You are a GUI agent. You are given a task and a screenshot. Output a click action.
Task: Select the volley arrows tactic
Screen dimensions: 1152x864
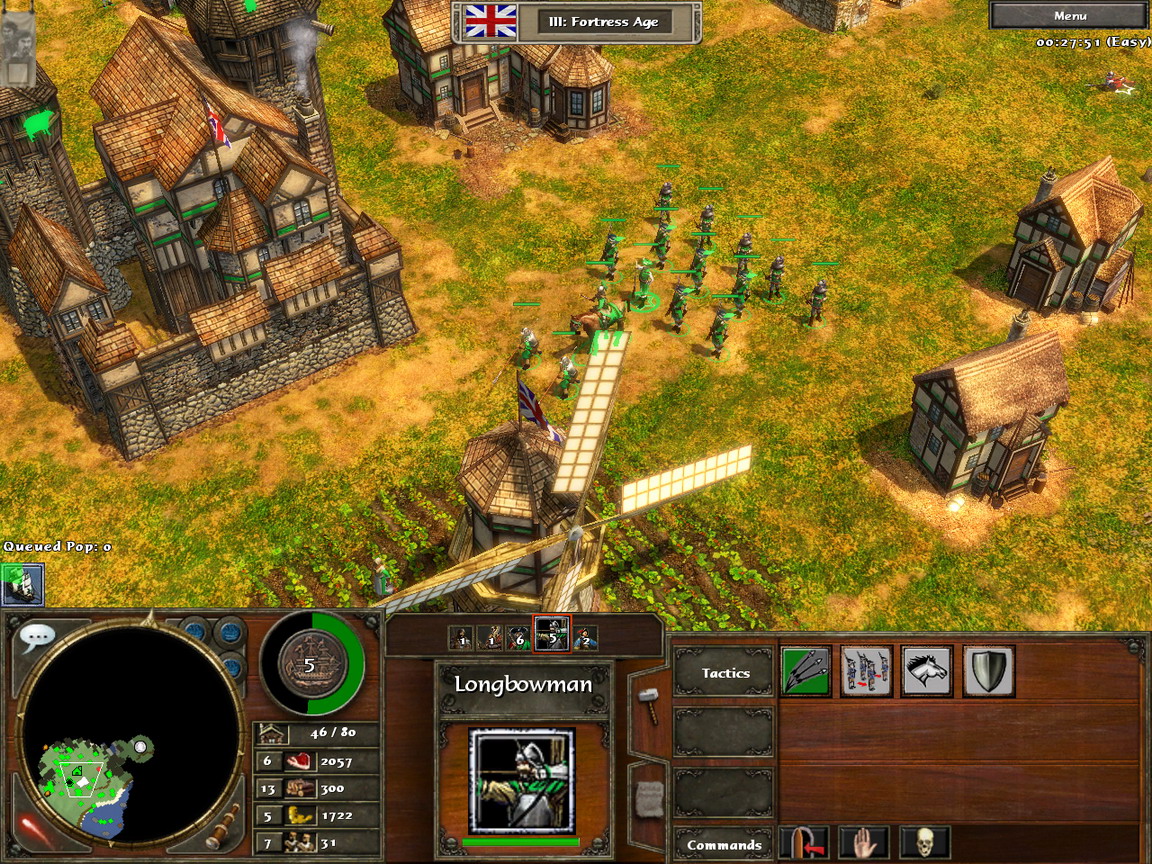coord(806,671)
